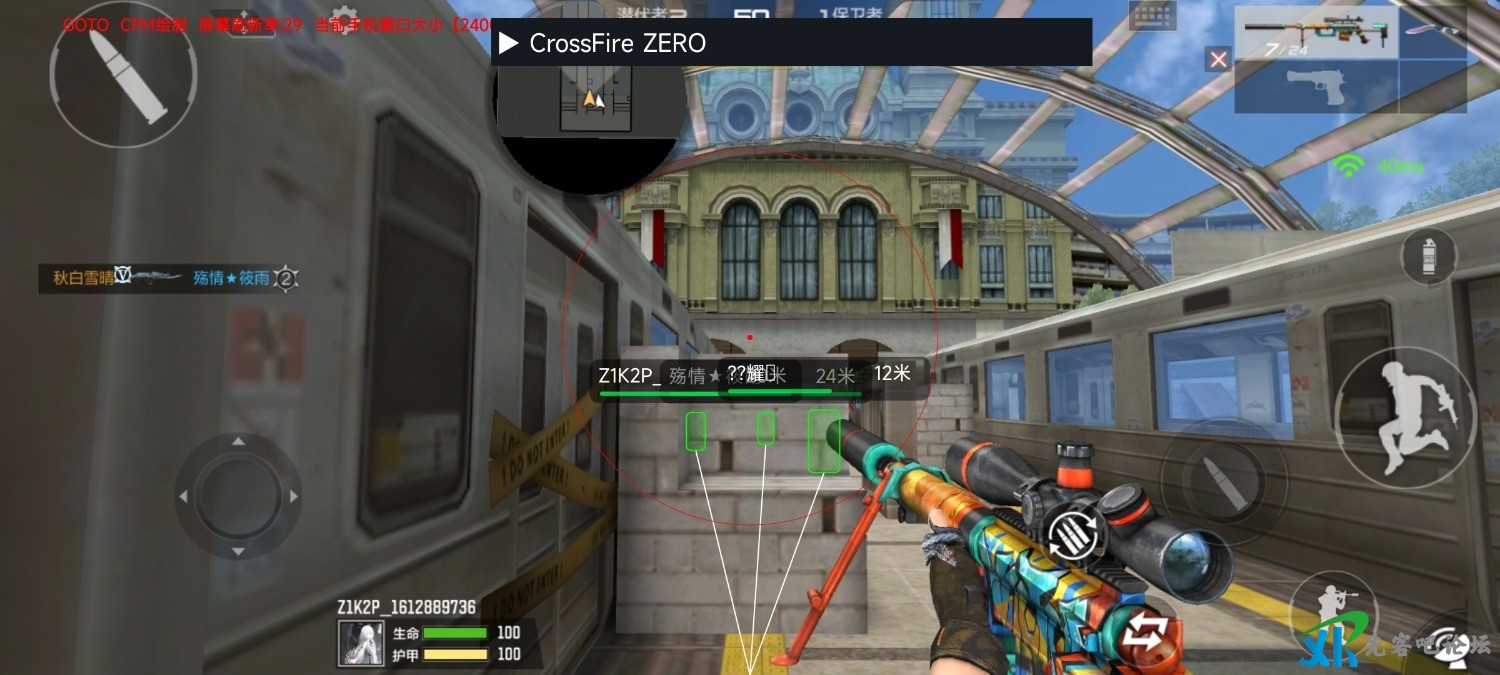
Task: Toggle the aiming soldier stance button
Action: coord(1332,611)
